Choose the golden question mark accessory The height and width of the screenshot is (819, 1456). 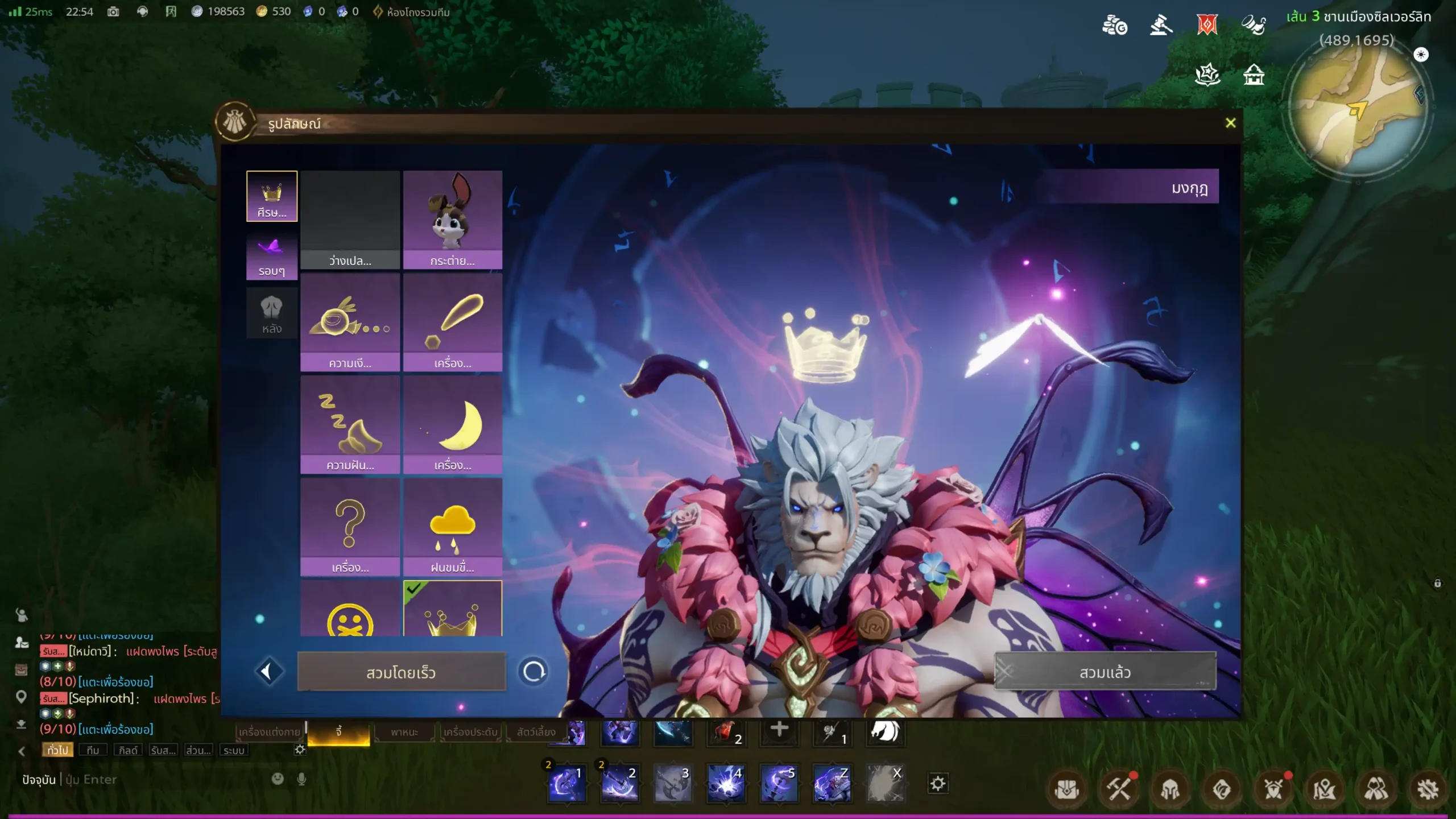350,527
